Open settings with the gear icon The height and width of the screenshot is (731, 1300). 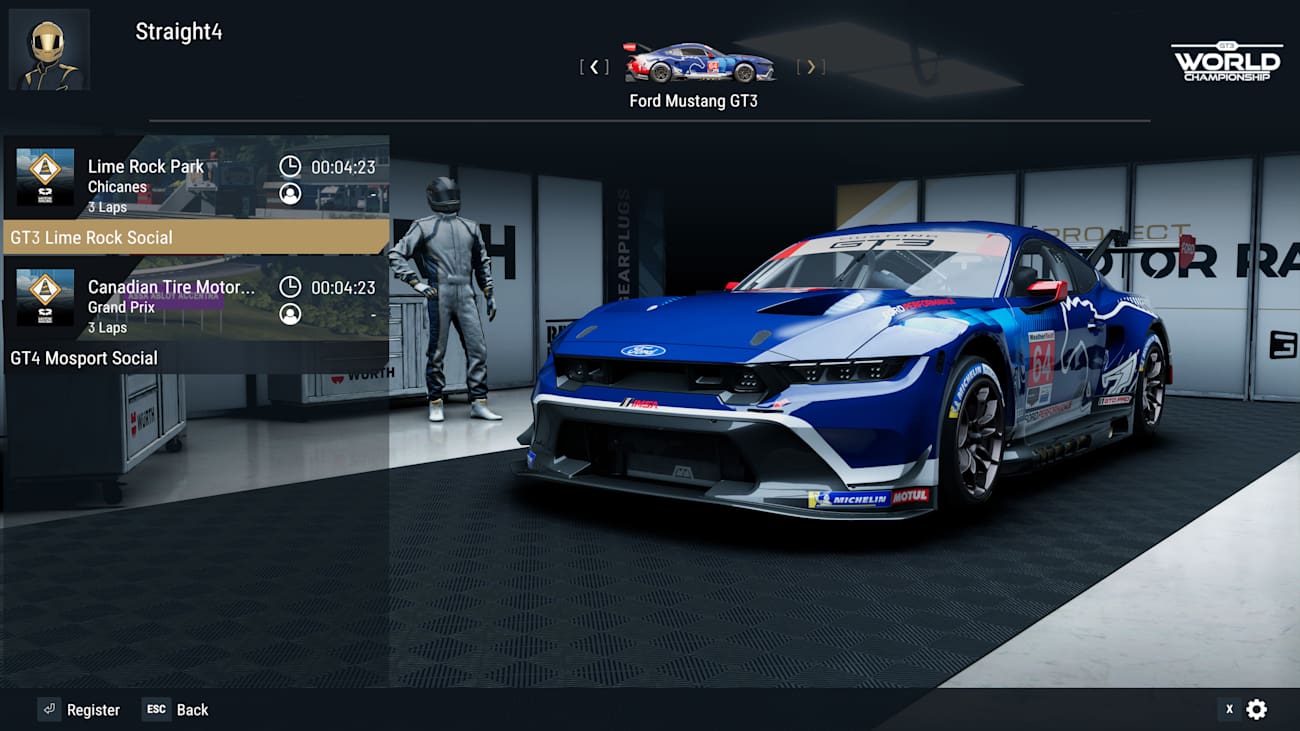coord(1257,710)
